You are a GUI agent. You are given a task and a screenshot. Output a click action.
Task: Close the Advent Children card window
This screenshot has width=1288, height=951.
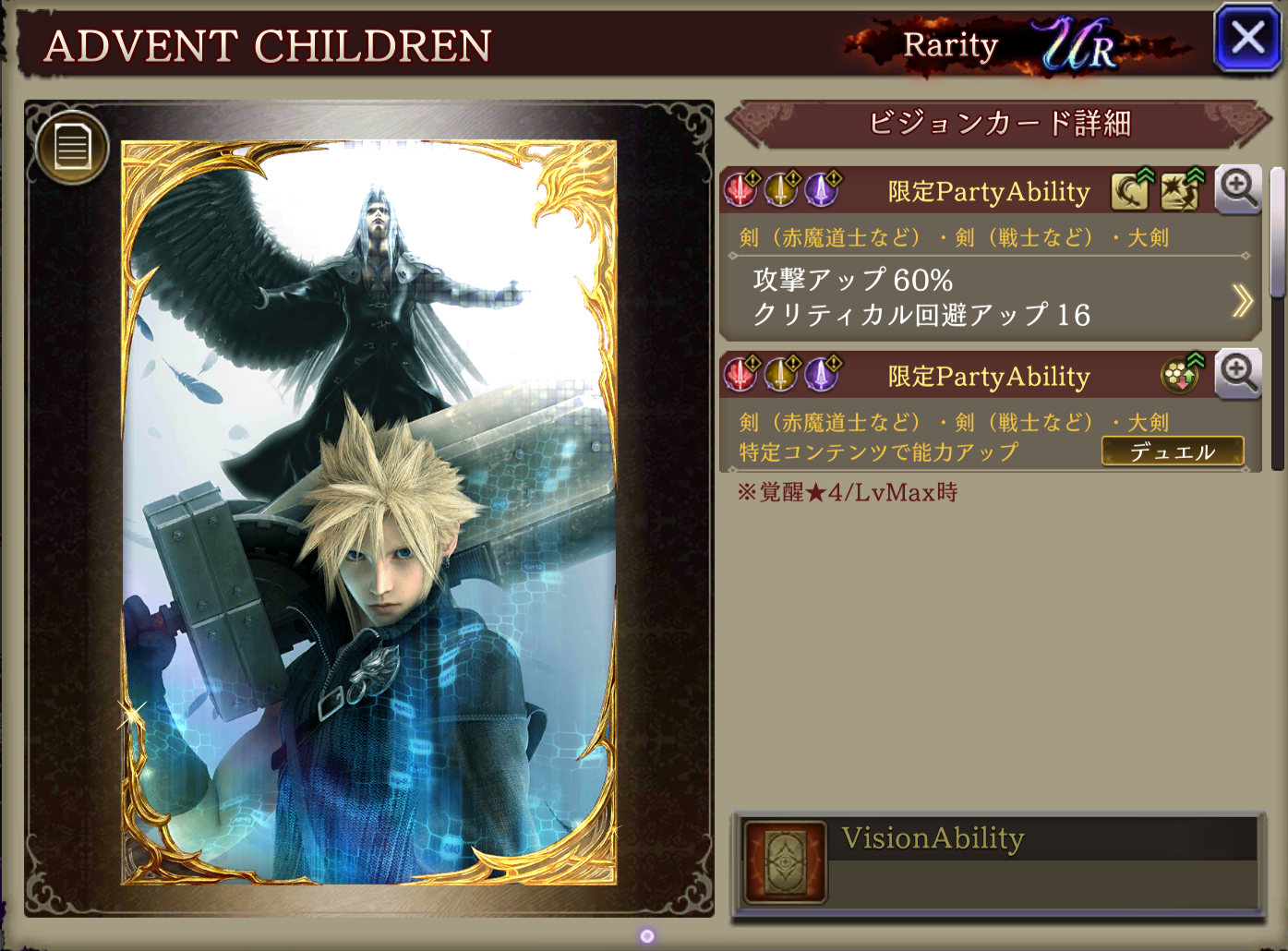(1247, 39)
